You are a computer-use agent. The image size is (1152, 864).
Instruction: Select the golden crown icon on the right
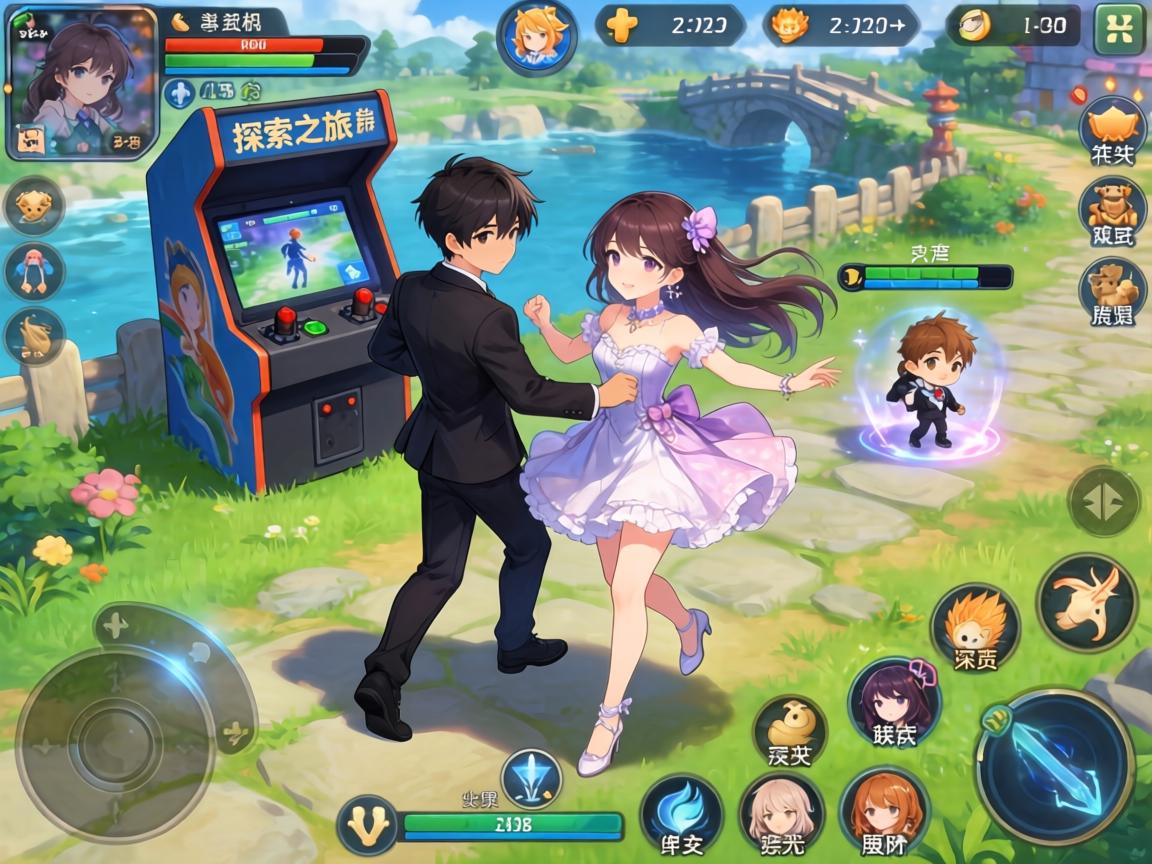coord(1112,128)
